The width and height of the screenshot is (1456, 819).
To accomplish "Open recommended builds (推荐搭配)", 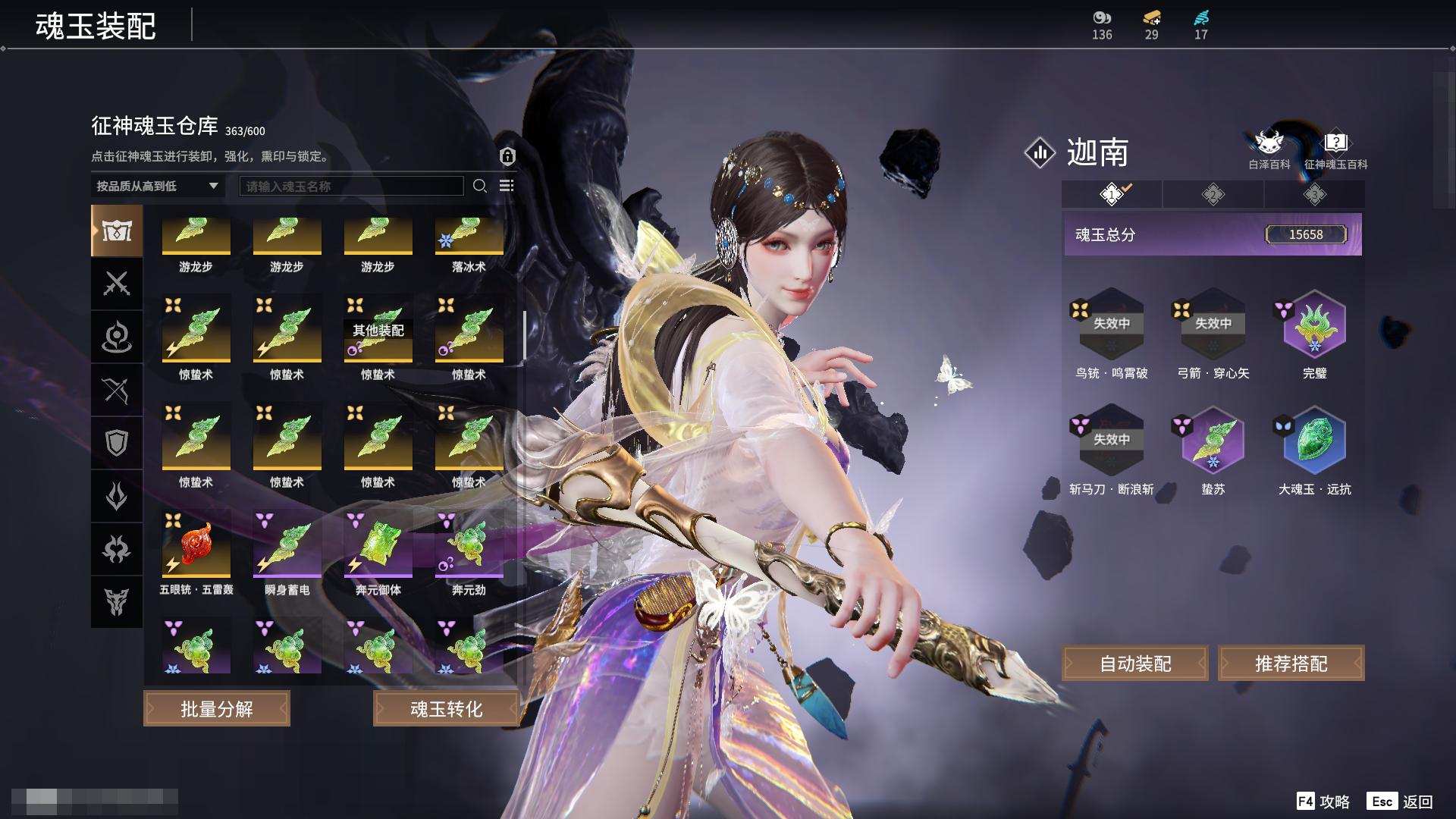I will [1291, 664].
